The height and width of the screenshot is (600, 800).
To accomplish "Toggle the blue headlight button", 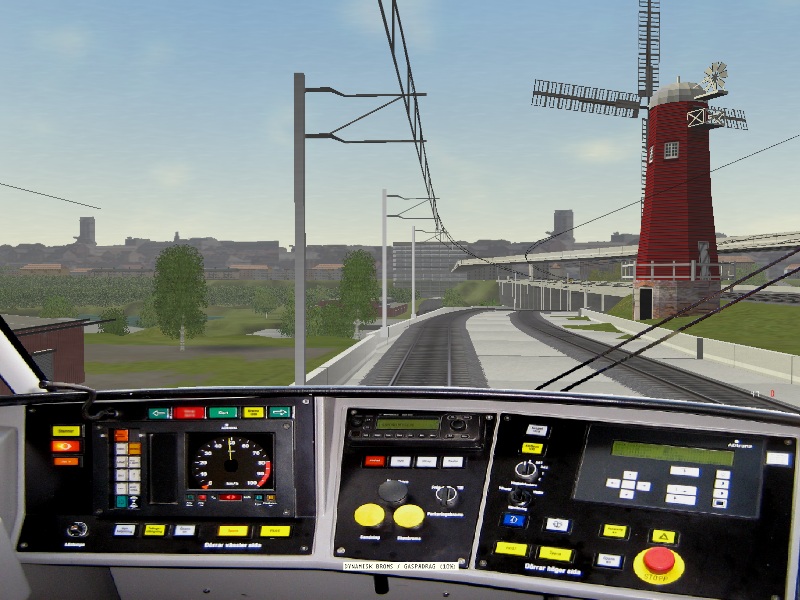I will (512, 520).
